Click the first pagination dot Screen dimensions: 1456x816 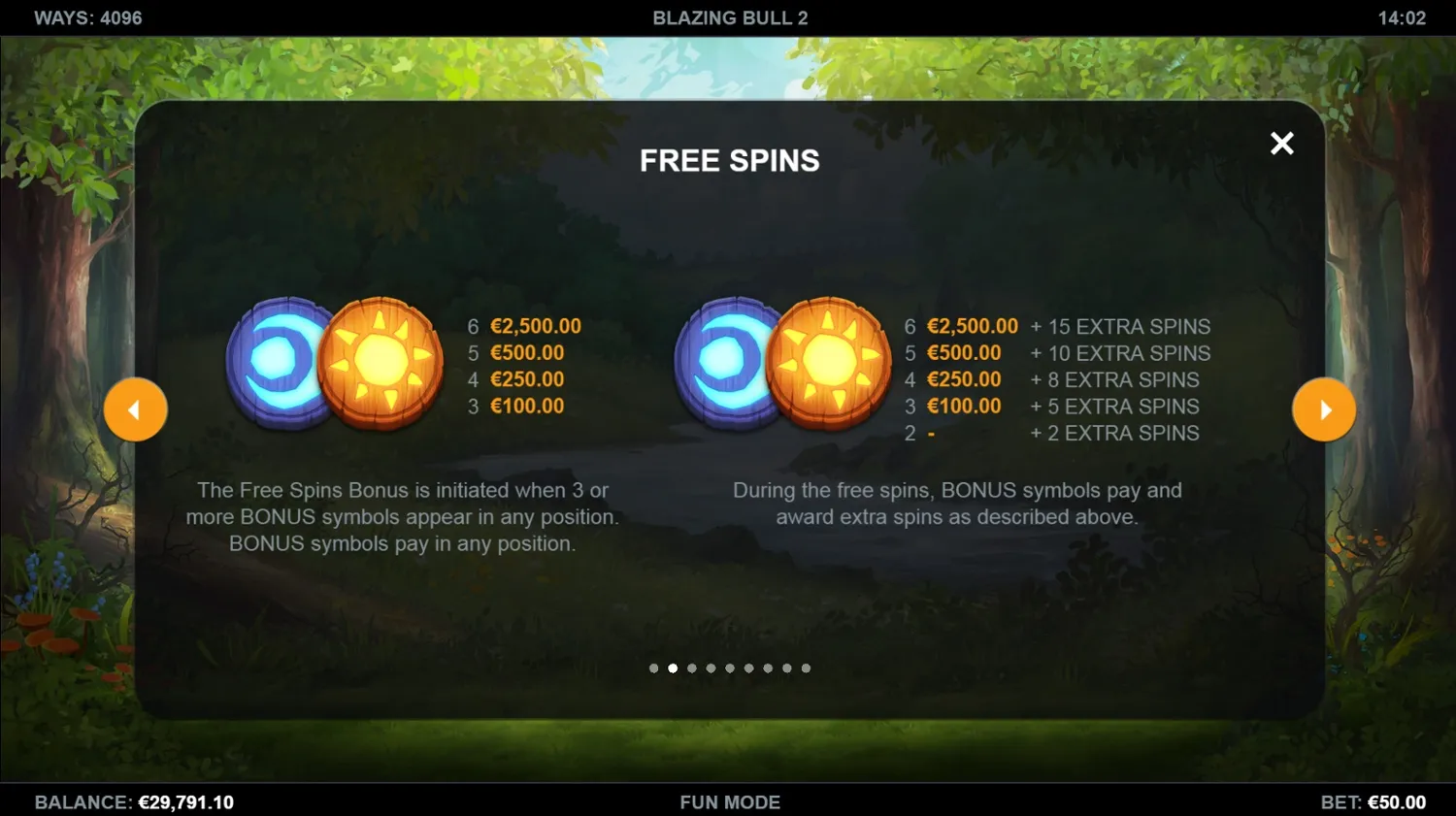click(x=653, y=668)
